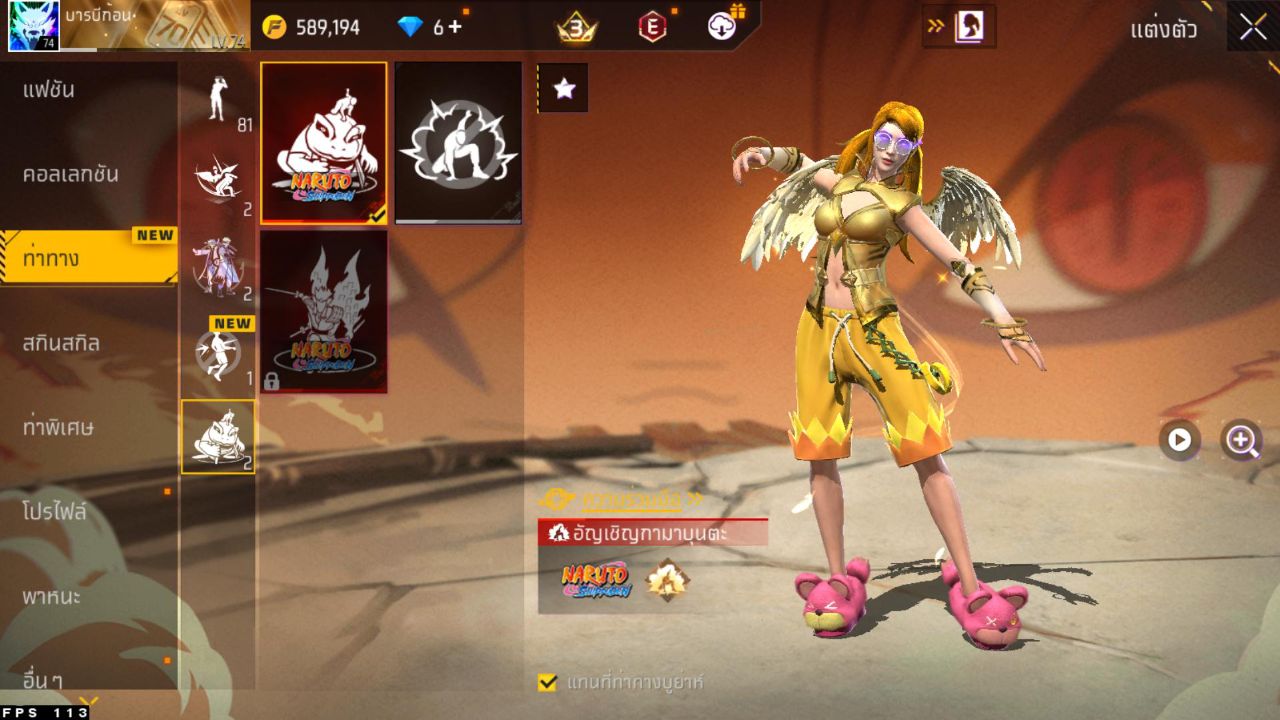Toggle the star favorites filter

coord(564,88)
